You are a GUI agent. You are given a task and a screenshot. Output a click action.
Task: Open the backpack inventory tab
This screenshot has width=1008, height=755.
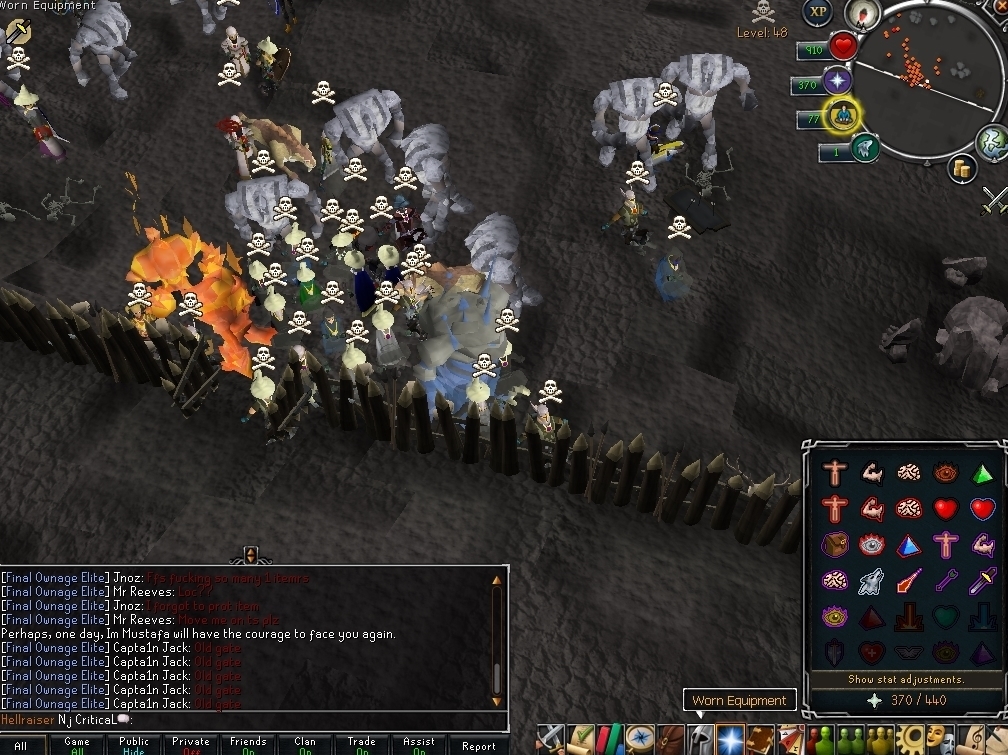click(672, 739)
